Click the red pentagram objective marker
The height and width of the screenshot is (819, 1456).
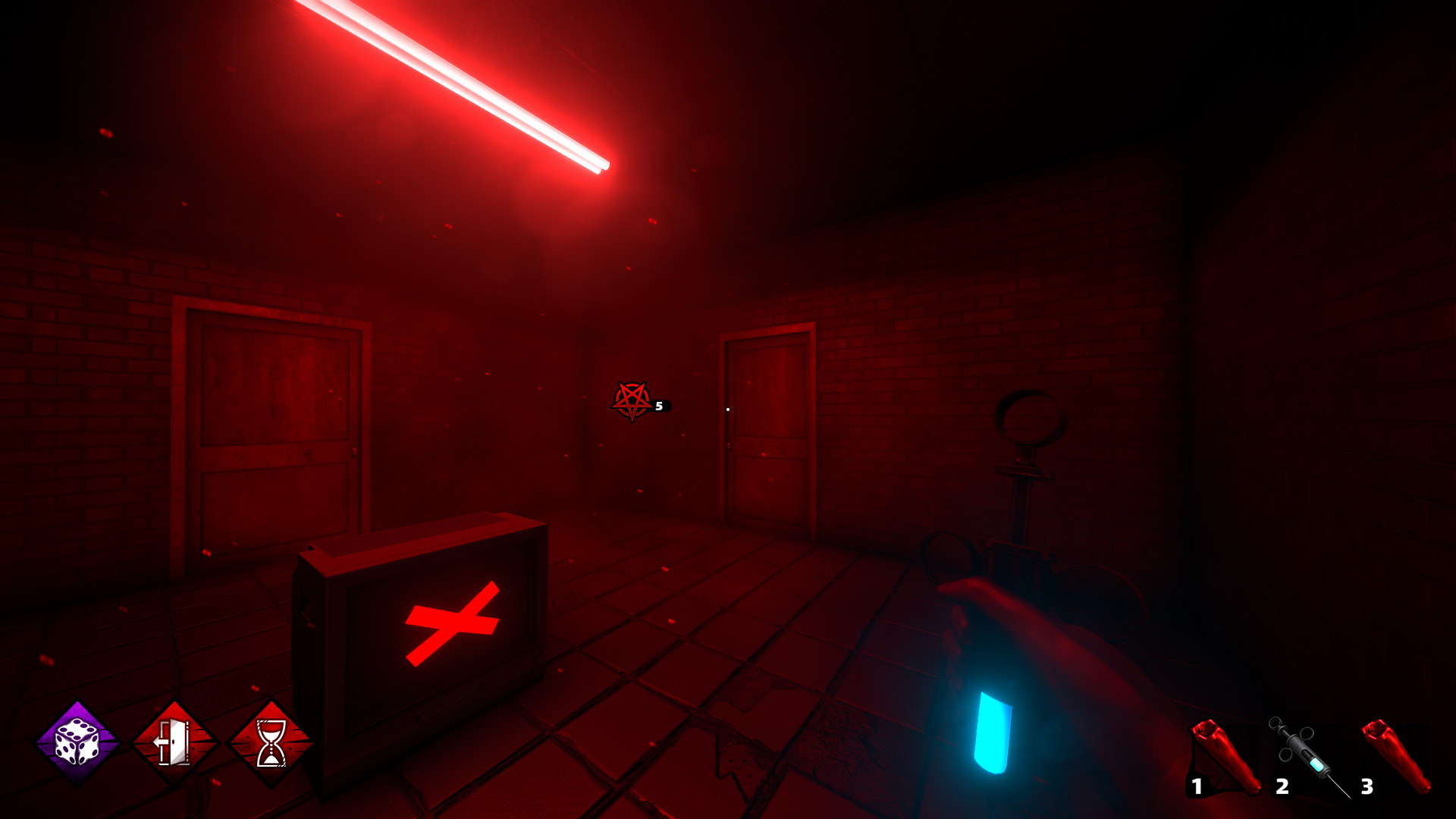point(632,398)
